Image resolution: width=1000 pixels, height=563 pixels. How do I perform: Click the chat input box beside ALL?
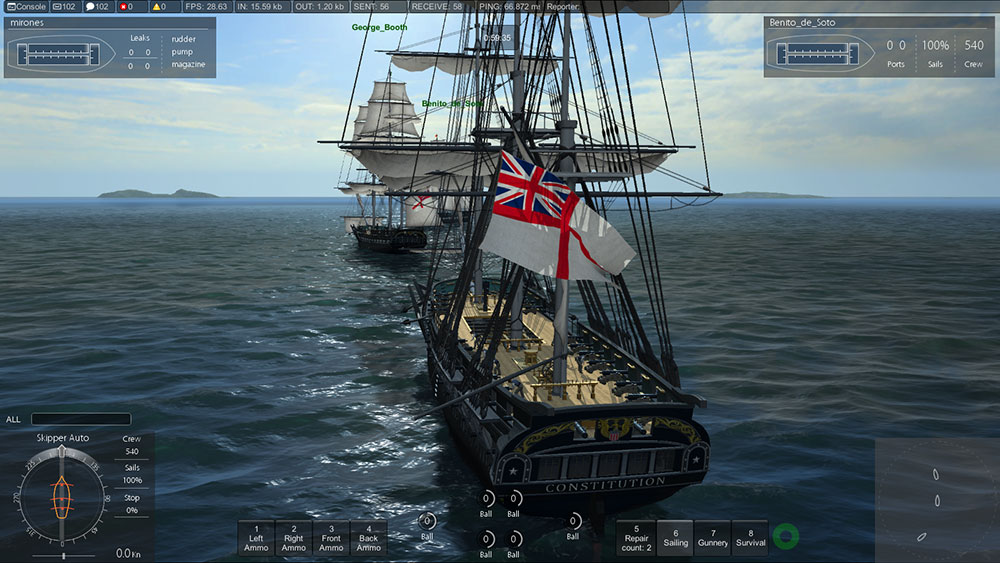coord(81,419)
